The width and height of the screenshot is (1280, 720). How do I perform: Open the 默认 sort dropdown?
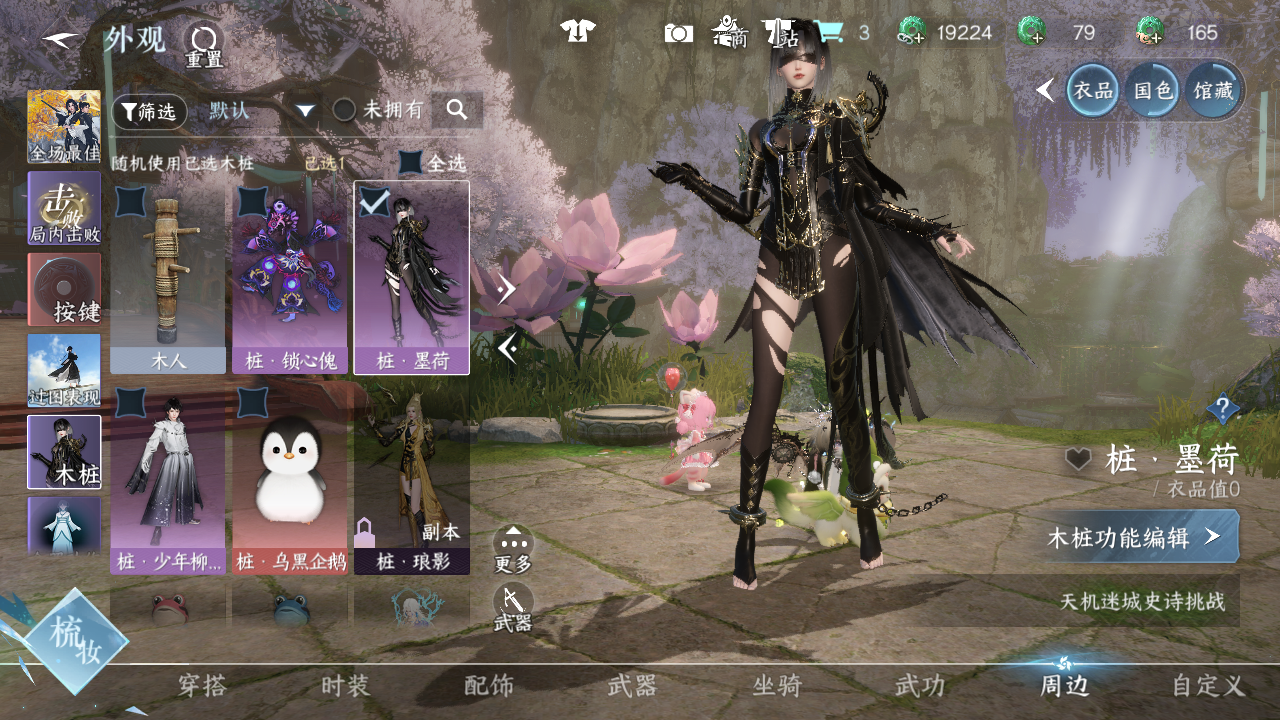[x=262, y=110]
